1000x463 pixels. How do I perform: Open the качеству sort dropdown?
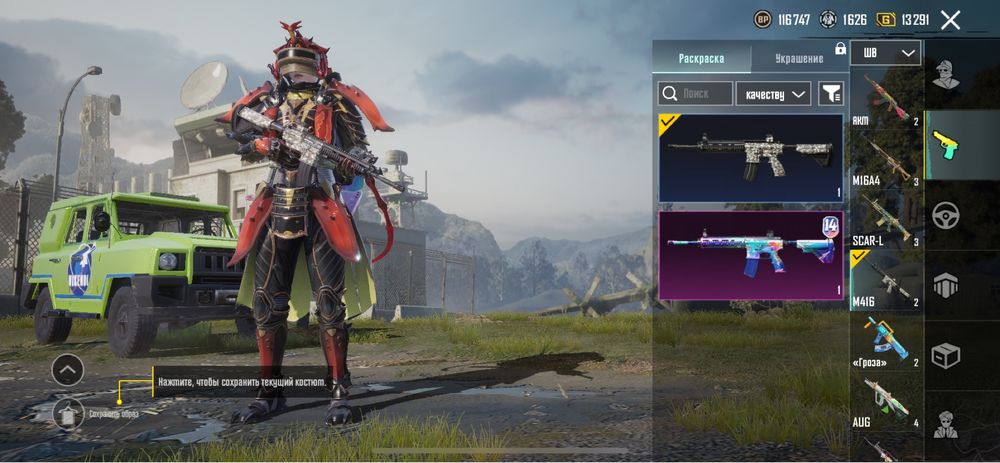click(x=773, y=93)
